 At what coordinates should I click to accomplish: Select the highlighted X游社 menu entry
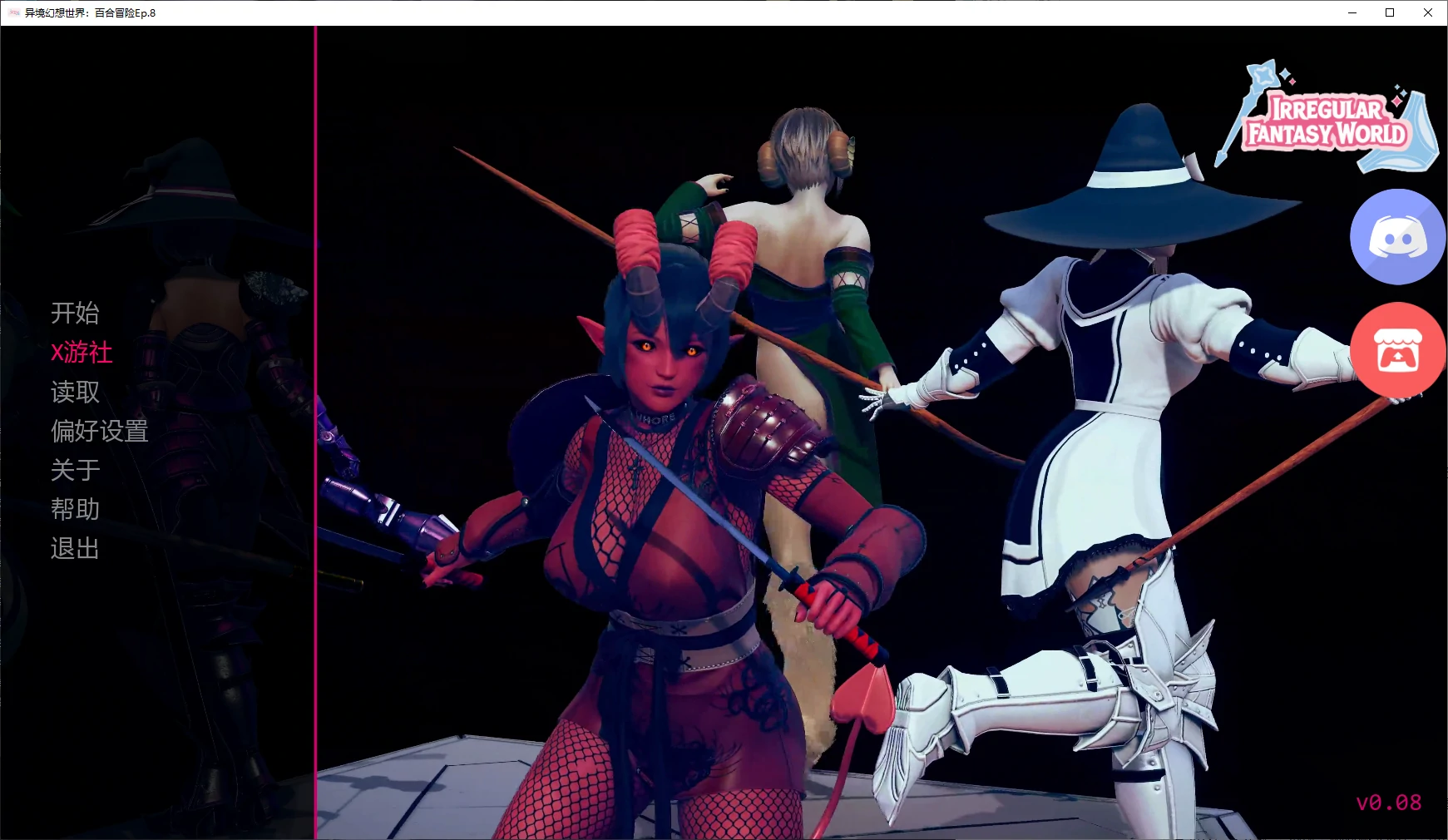tap(82, 352)
